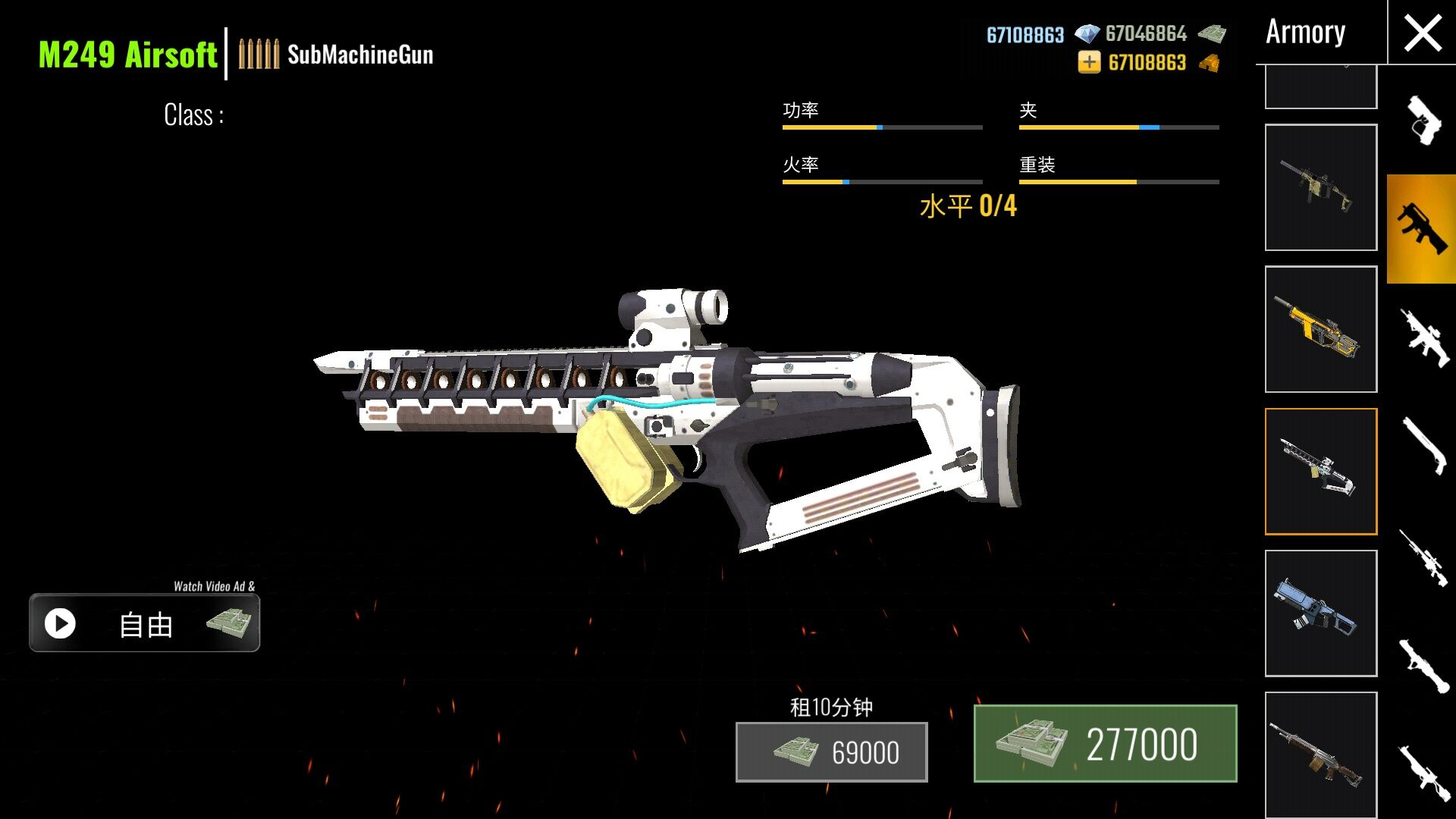Select the yellow and black SMG thumbnail
Screen dimensions: 1456x819
[1320, 329]
